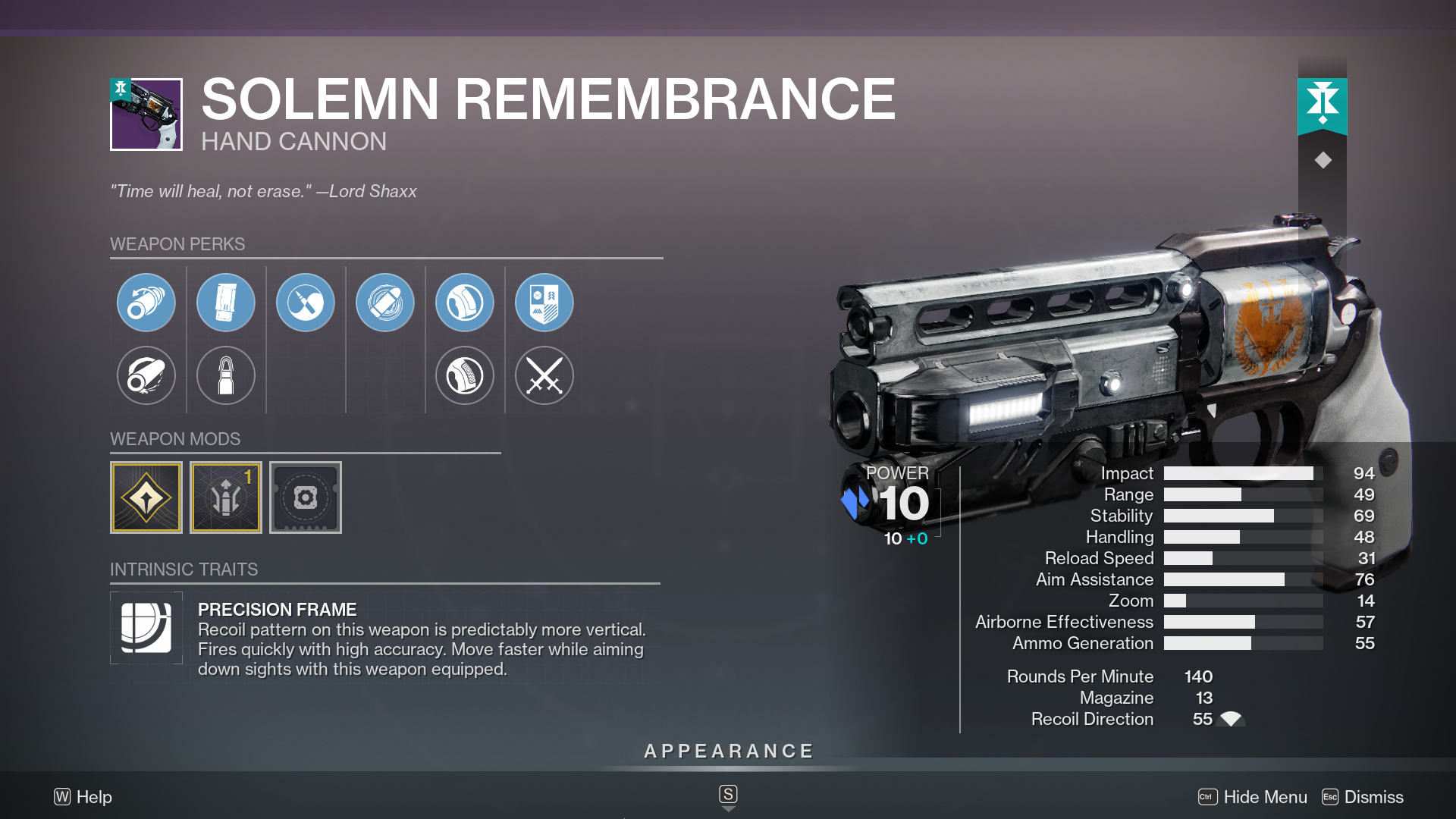Open the origin trait shield perk
1456x819 pixels.
click(544, 302)
